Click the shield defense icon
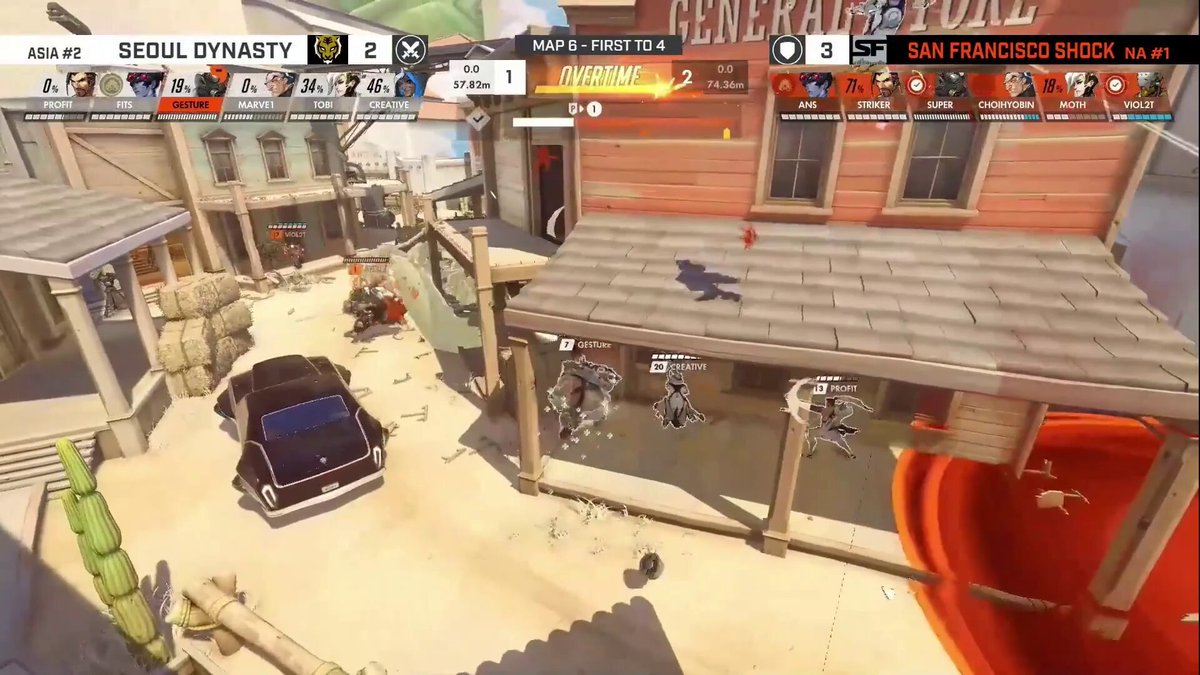 [x=786, y=50]
